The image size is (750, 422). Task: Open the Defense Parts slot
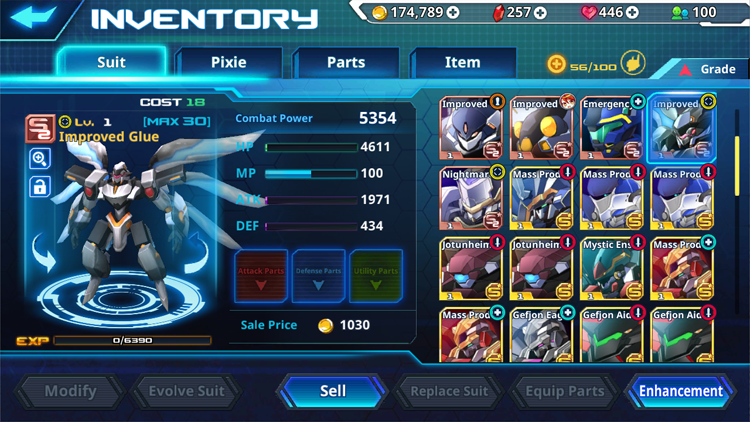point(319,276)
